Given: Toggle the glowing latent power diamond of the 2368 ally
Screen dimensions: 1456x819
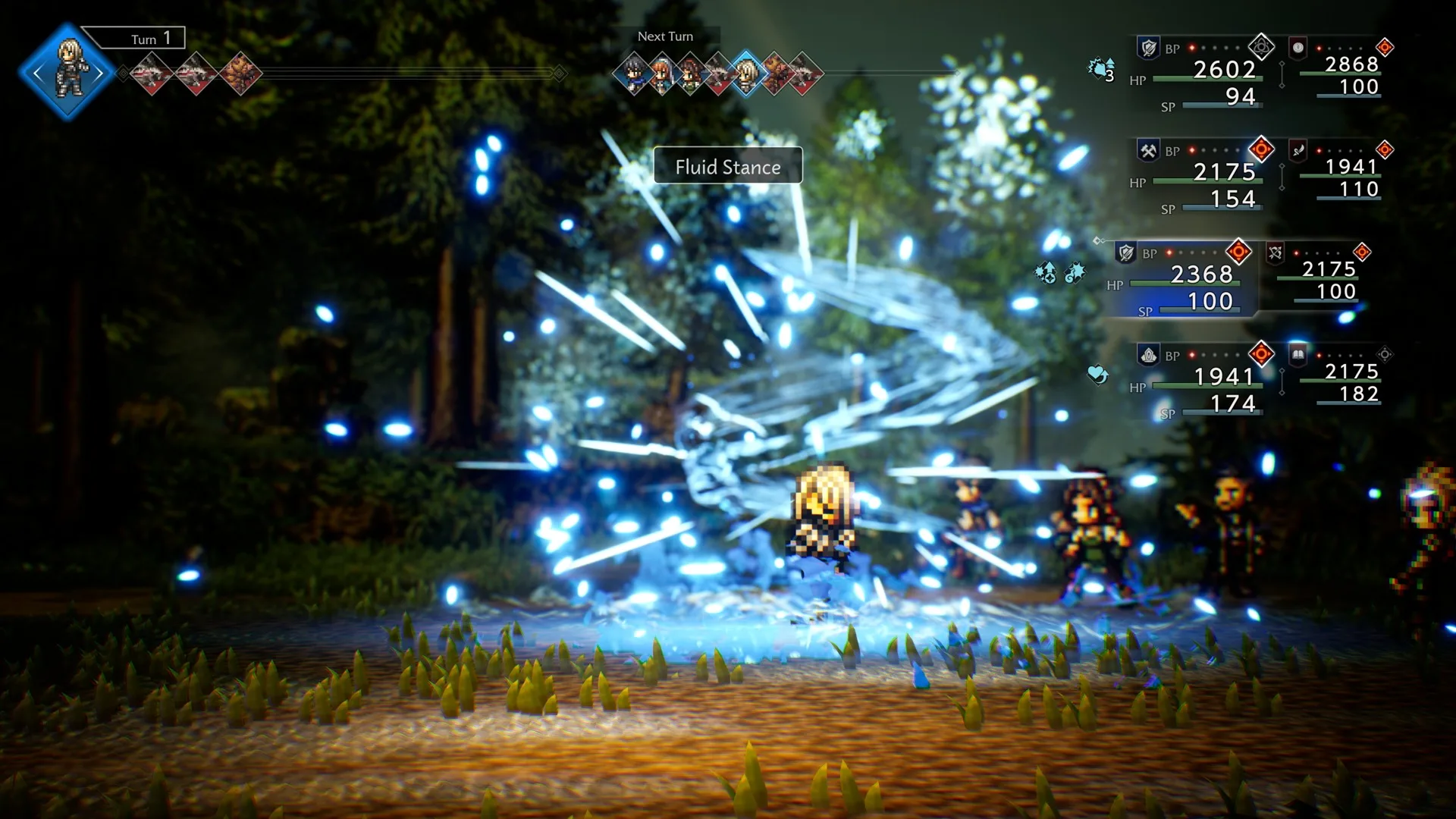Looking at the screenshot, I should [x=1239, y=252].
